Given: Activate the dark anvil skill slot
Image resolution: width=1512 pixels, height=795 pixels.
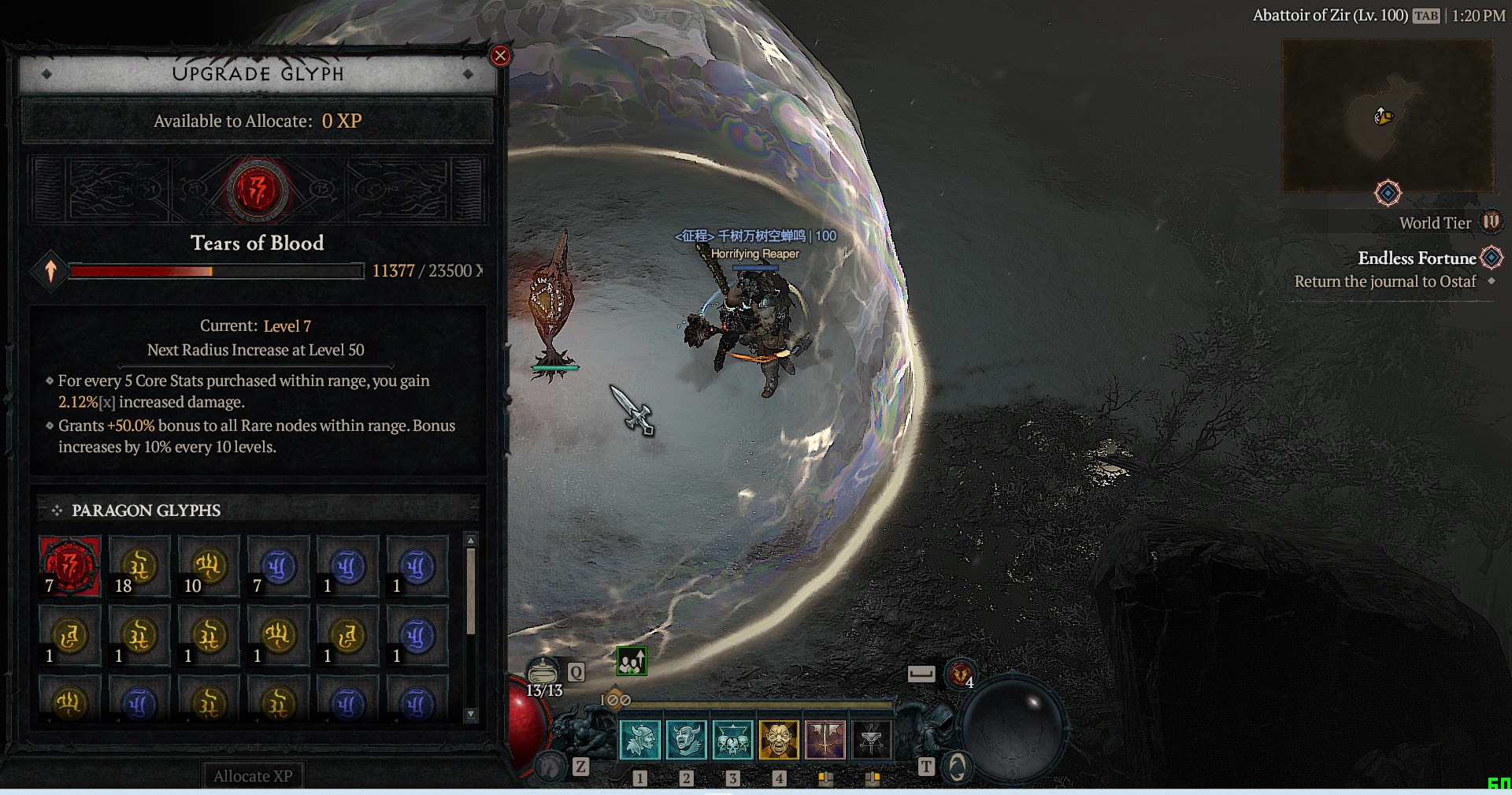Looking at the screenshot, I should (x=871, y=740).
